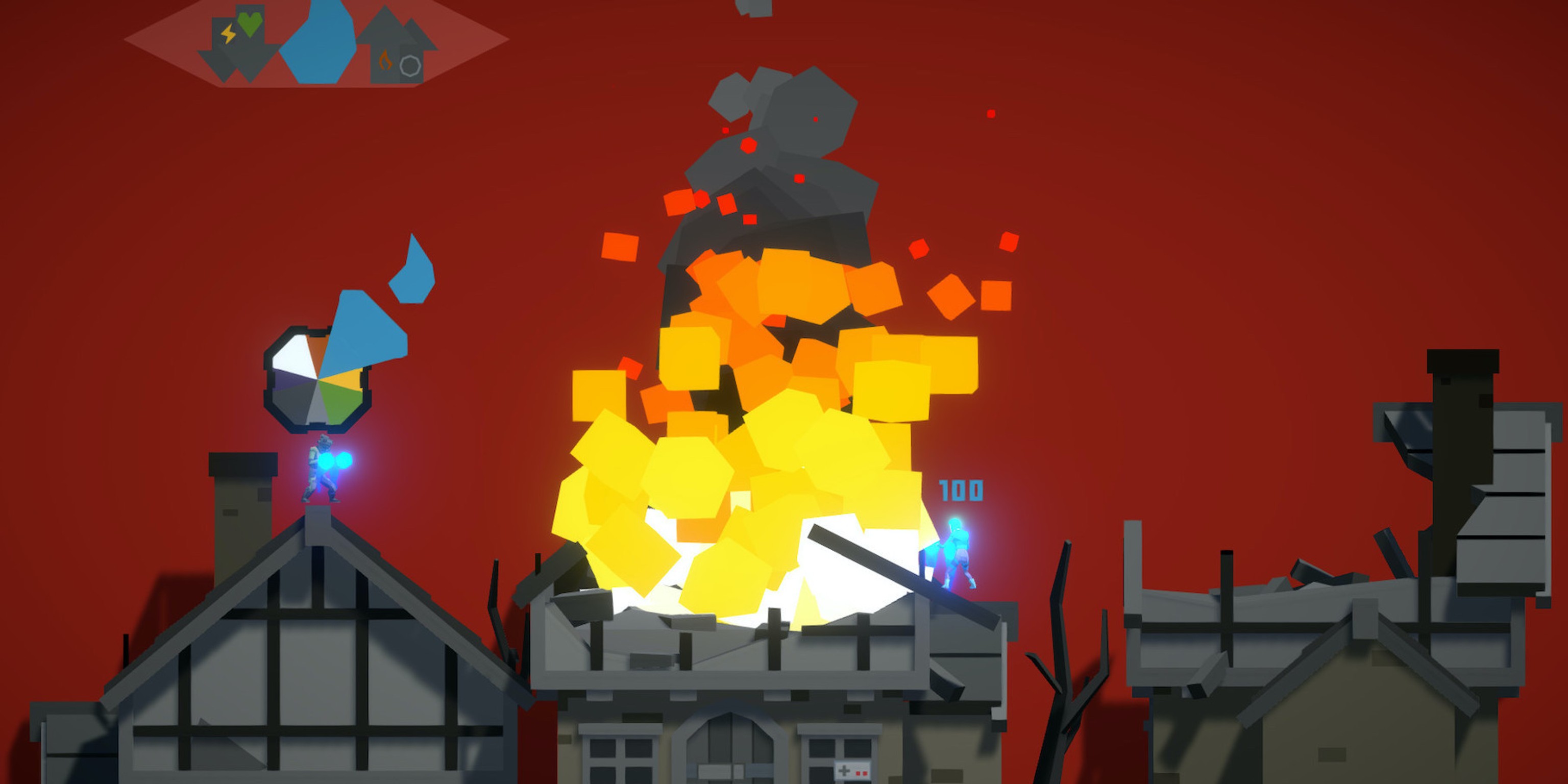Select the green heart element icon
The image size is (1568, 784).
click(x=250, y=23)
